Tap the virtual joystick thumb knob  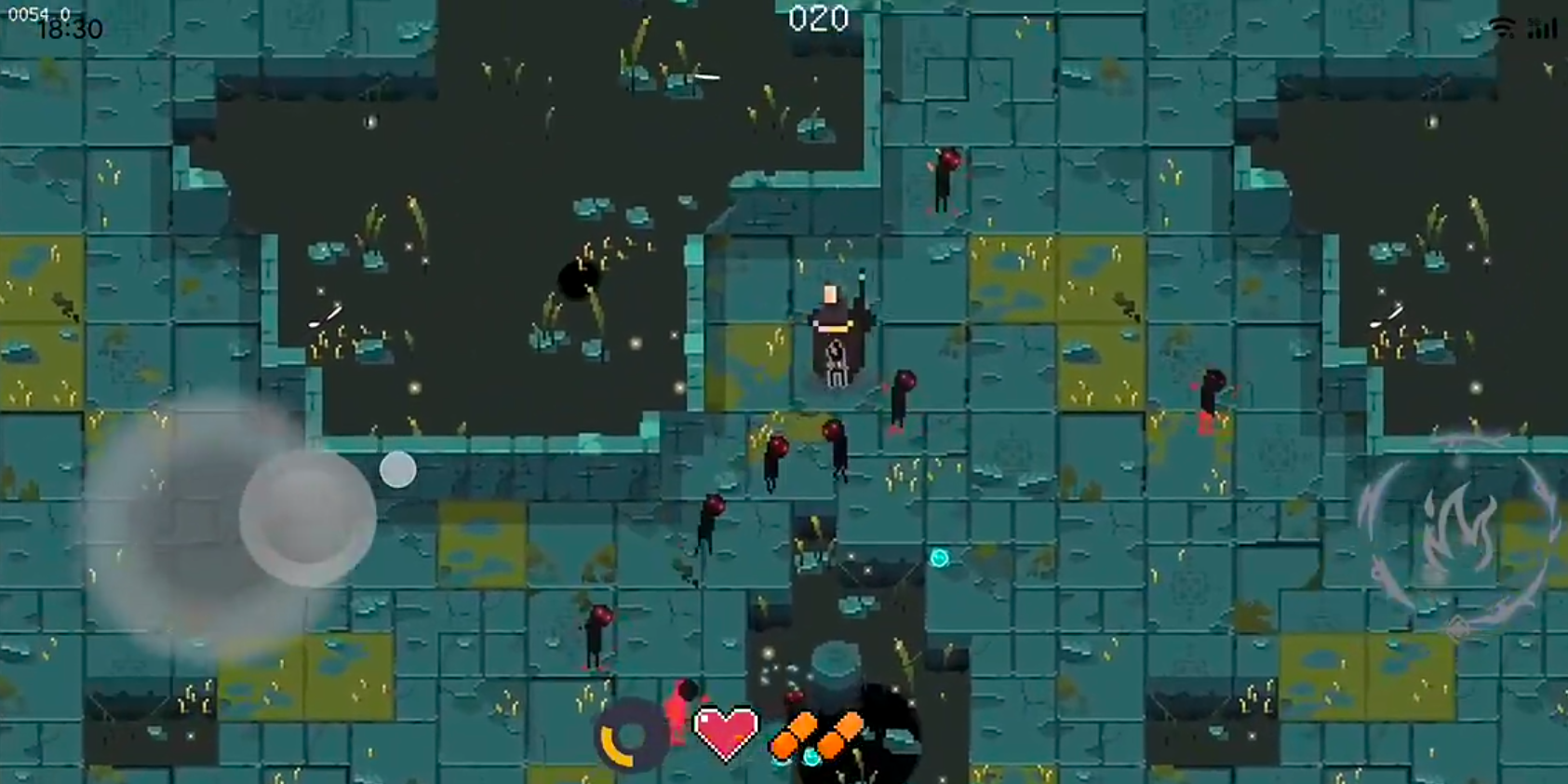(307, 517)
